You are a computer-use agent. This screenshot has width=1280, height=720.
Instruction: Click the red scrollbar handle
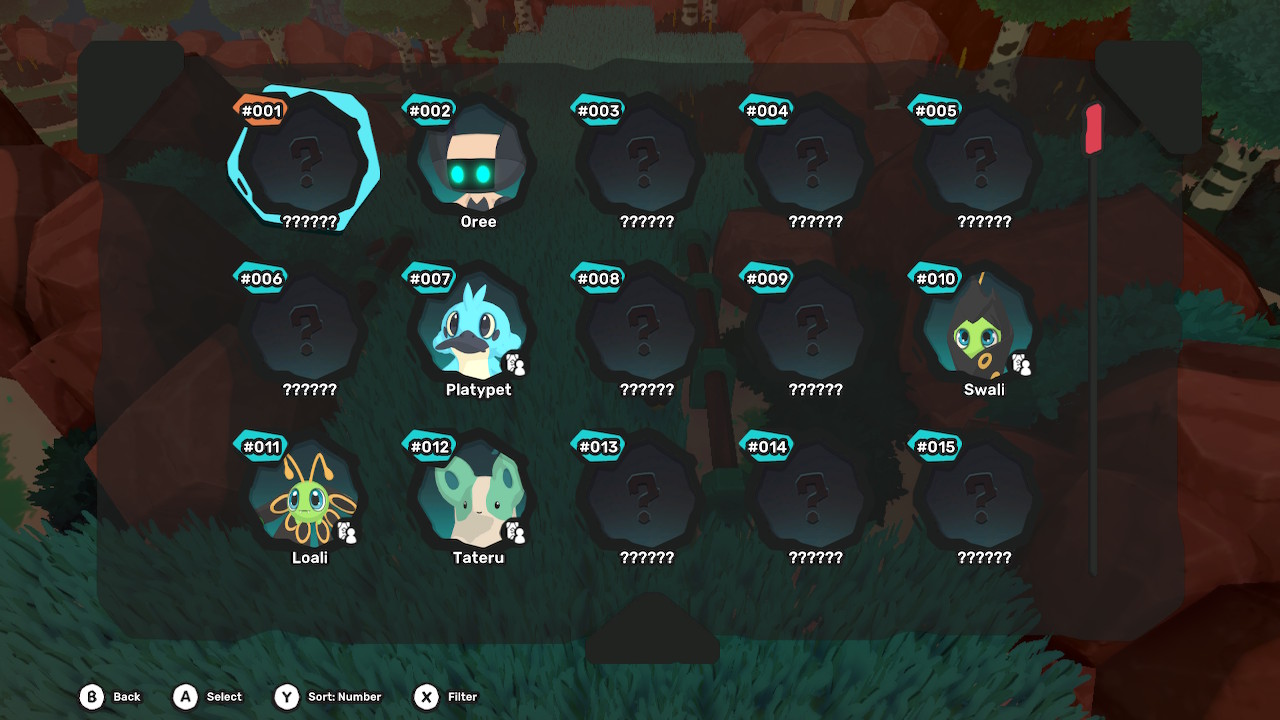click(1093, 129)
